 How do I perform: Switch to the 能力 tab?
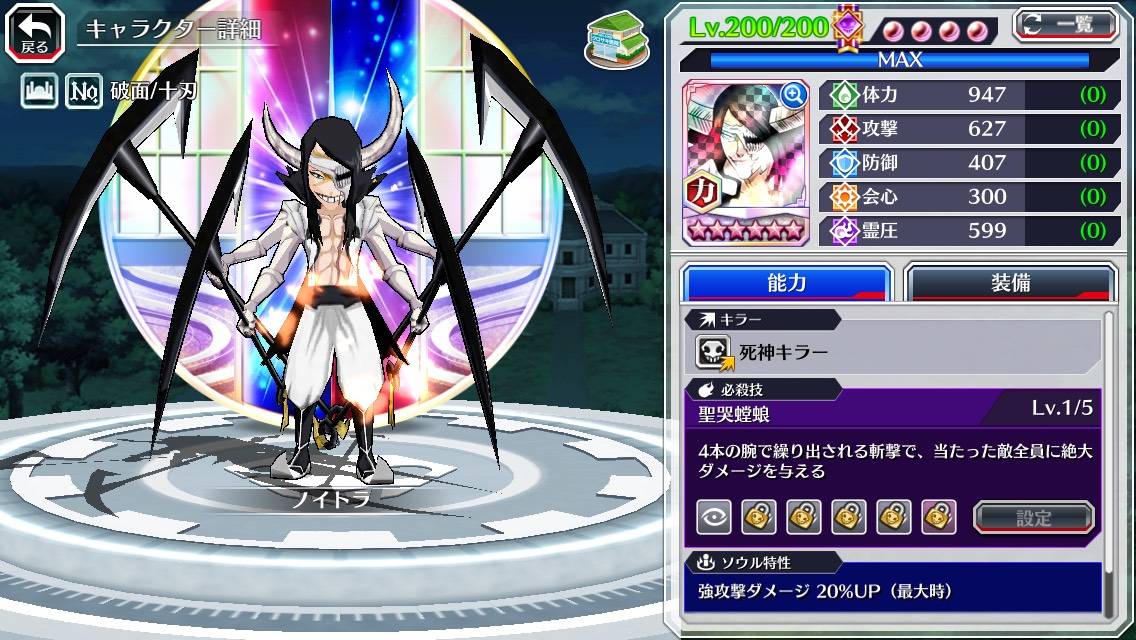pyautogui.click(x=786, y=283)
